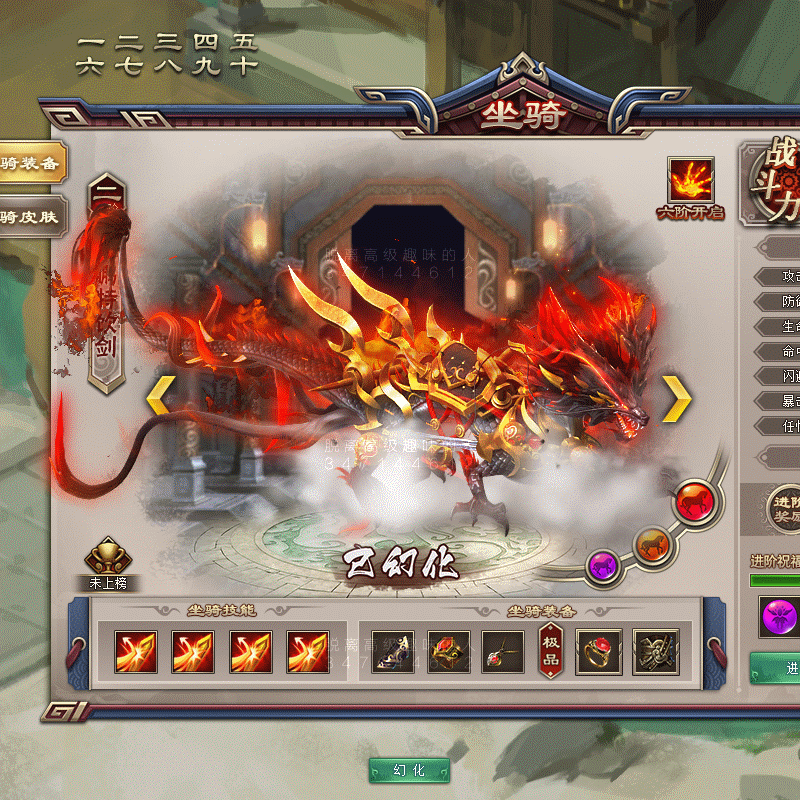Screen dimensions: 800x800
Task: Select the purple winged orb item slot
Action: [780, 616]
